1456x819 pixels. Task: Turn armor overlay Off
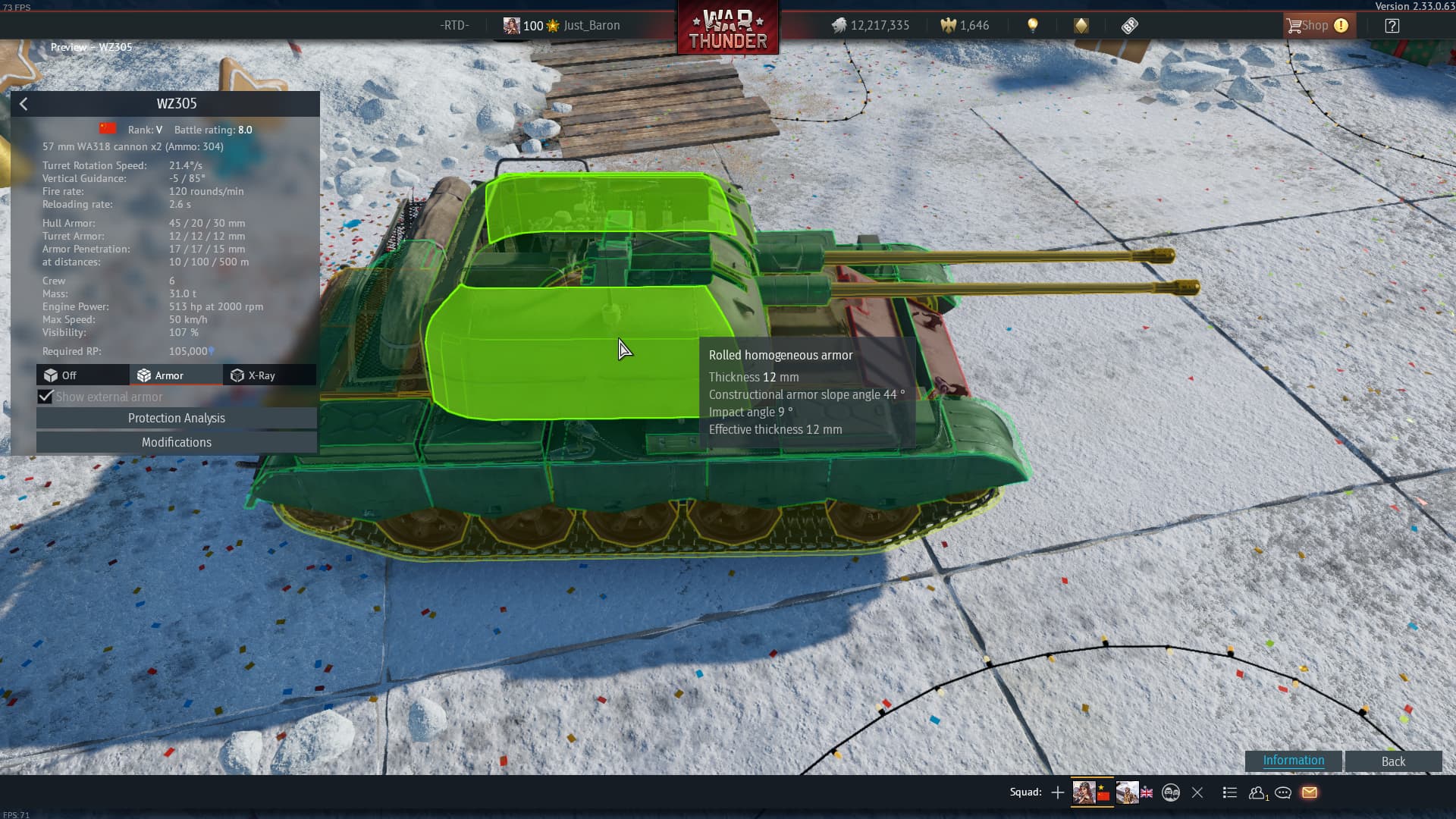[x=81, y=375]
